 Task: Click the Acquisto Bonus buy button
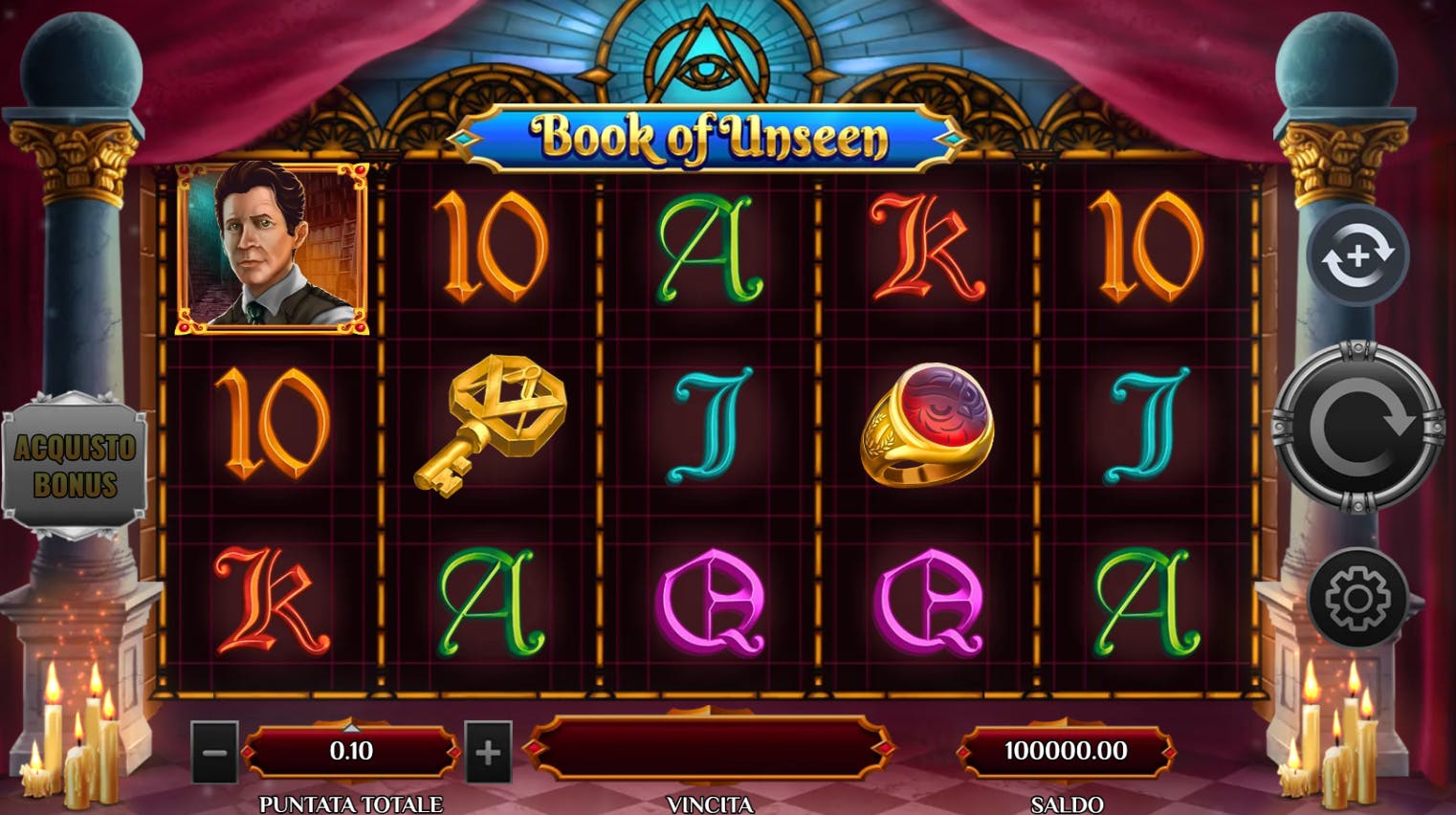[x=75, y=466]
